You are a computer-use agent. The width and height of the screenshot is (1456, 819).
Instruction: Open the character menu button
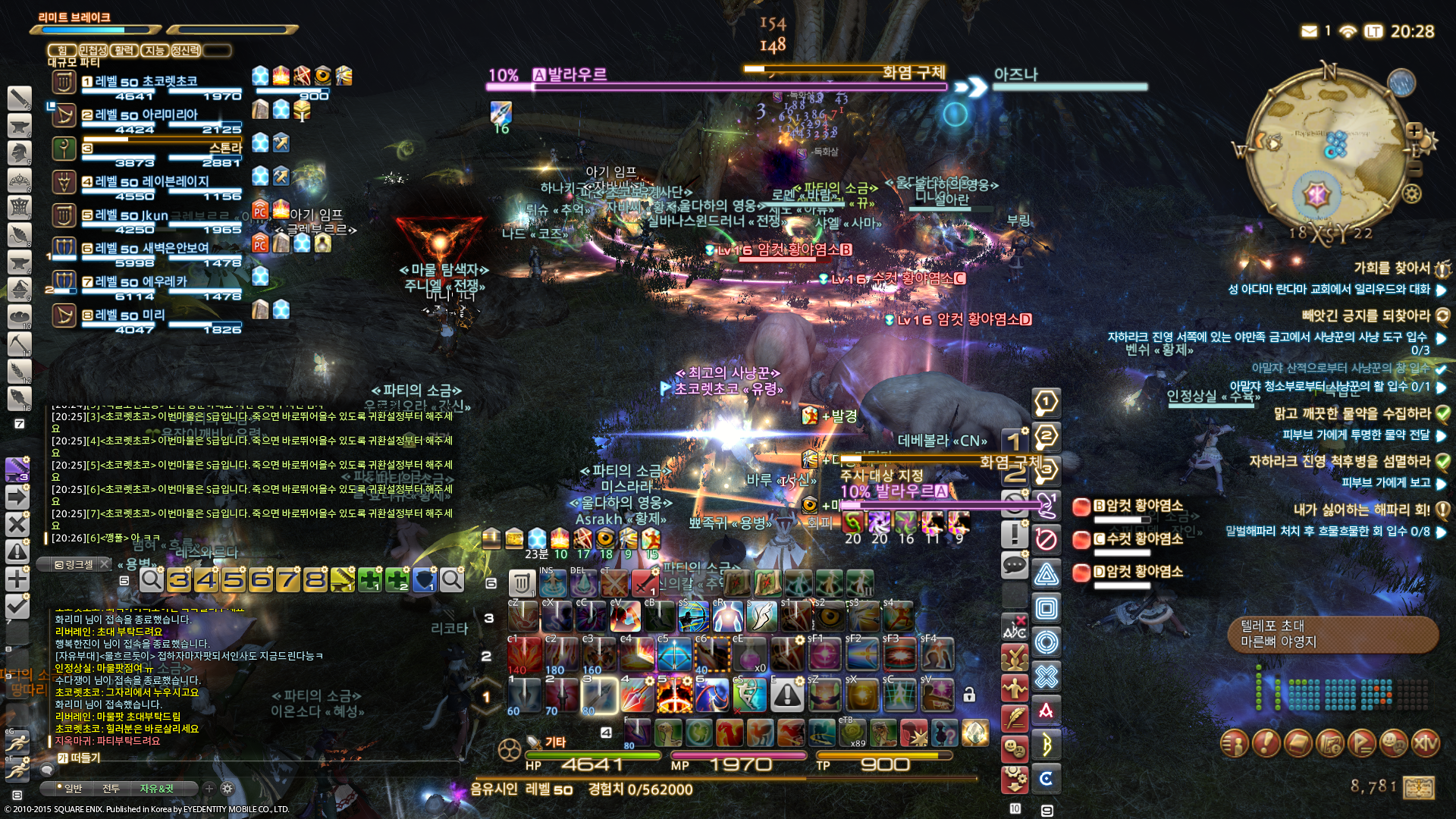[1235, 743]
